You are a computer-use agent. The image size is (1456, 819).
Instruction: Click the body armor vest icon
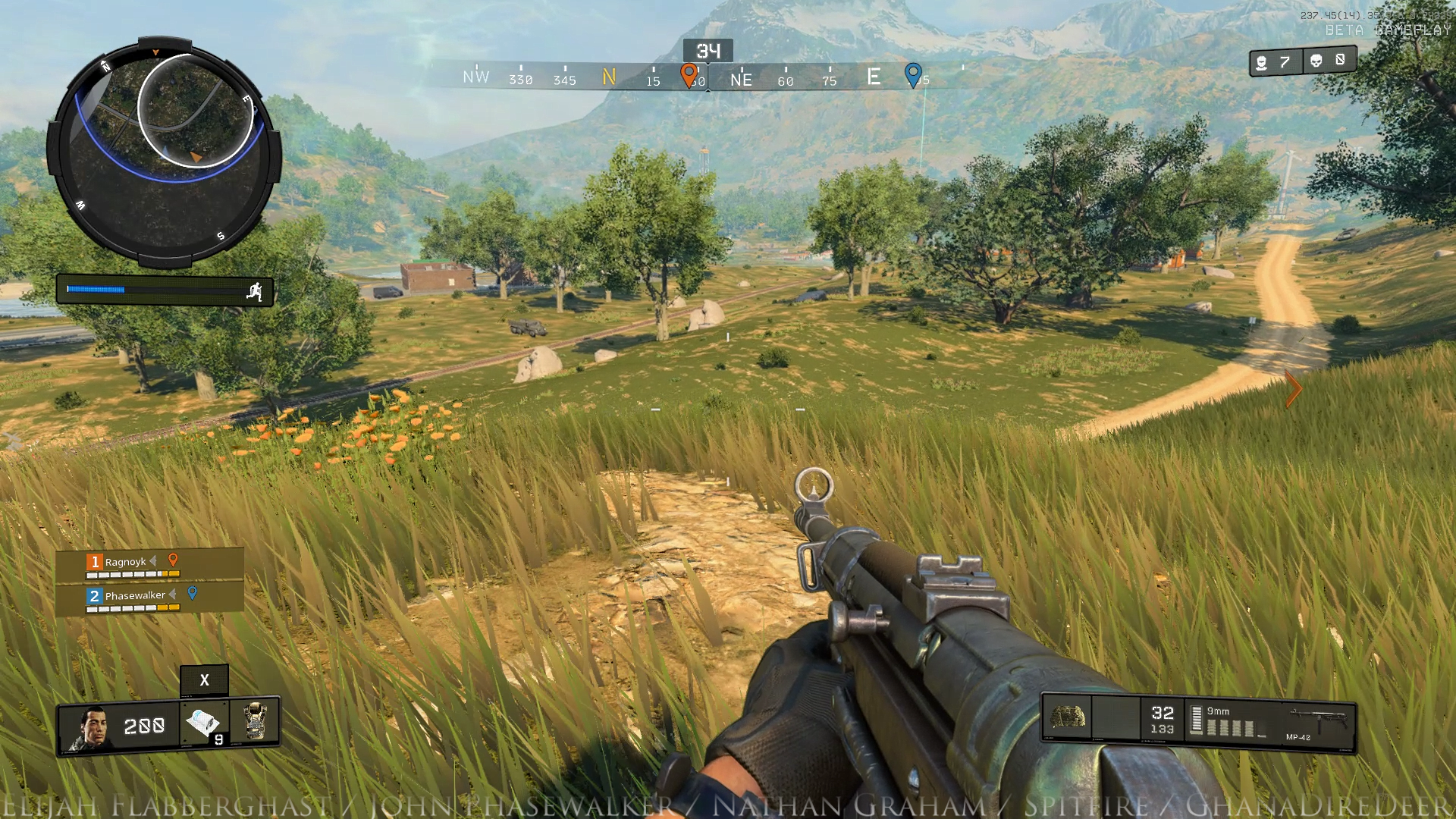255,721
